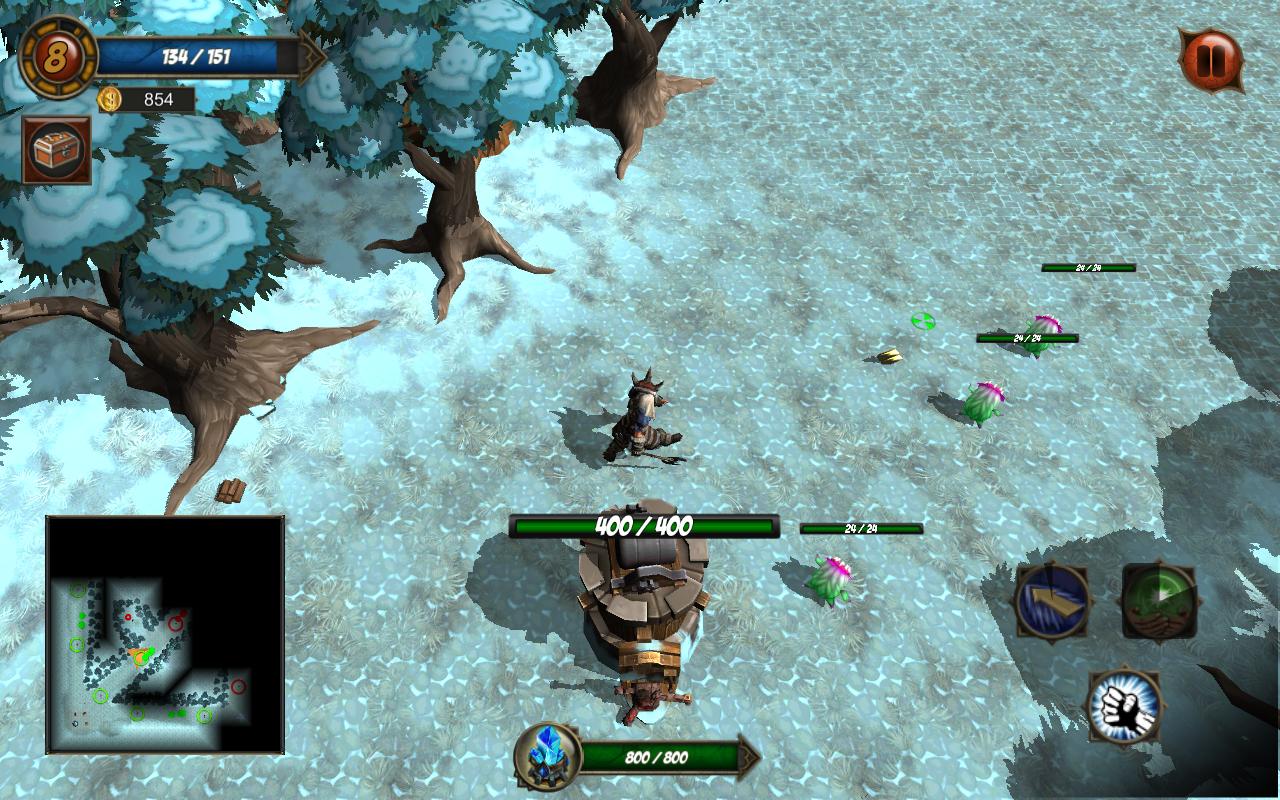This screenshot has width=1280, height=800.
Task: Click the 400/400 tower health bar
Action: click(x=645, y=523)
